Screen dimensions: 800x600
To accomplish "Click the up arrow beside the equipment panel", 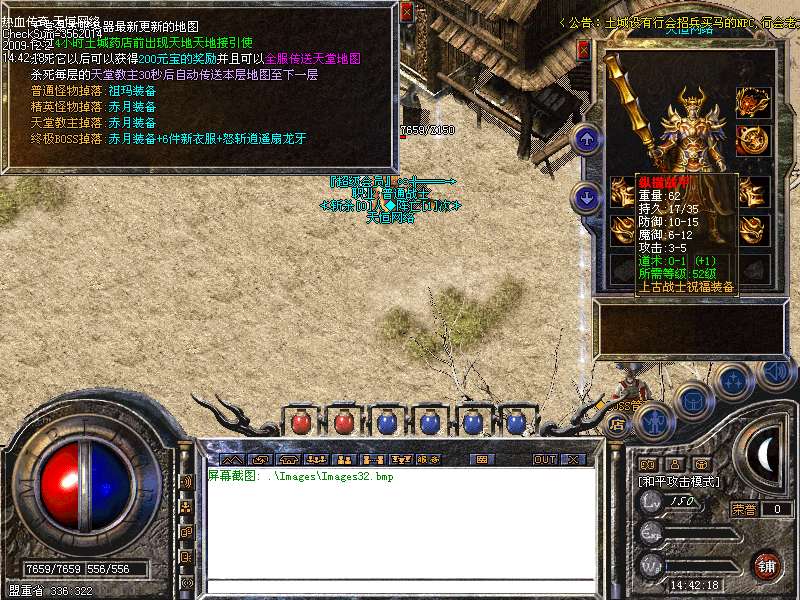I will [x=588, y=138].
